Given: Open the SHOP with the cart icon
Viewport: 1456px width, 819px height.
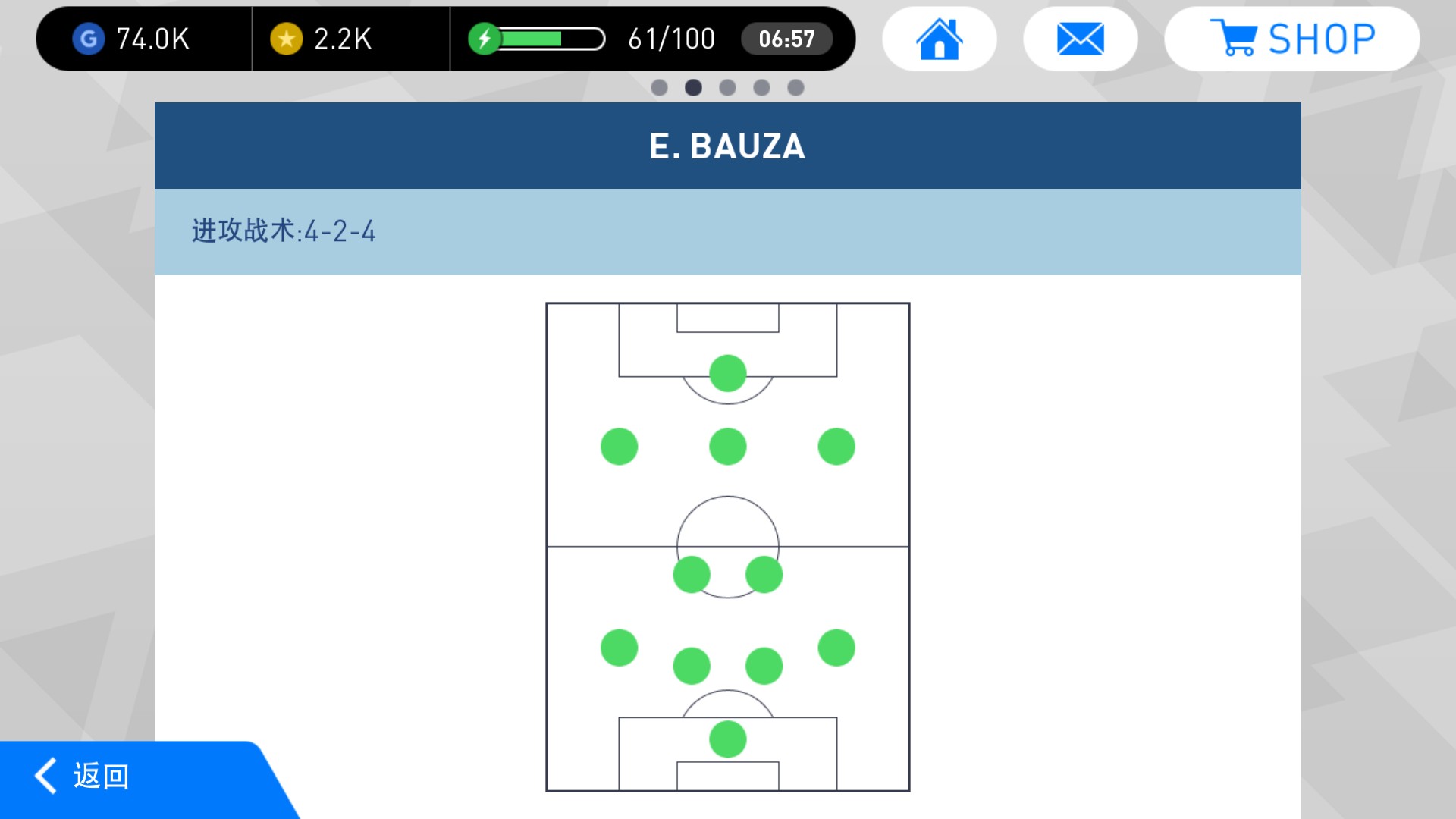Looking at the screenshot, I should point(1234,36).
